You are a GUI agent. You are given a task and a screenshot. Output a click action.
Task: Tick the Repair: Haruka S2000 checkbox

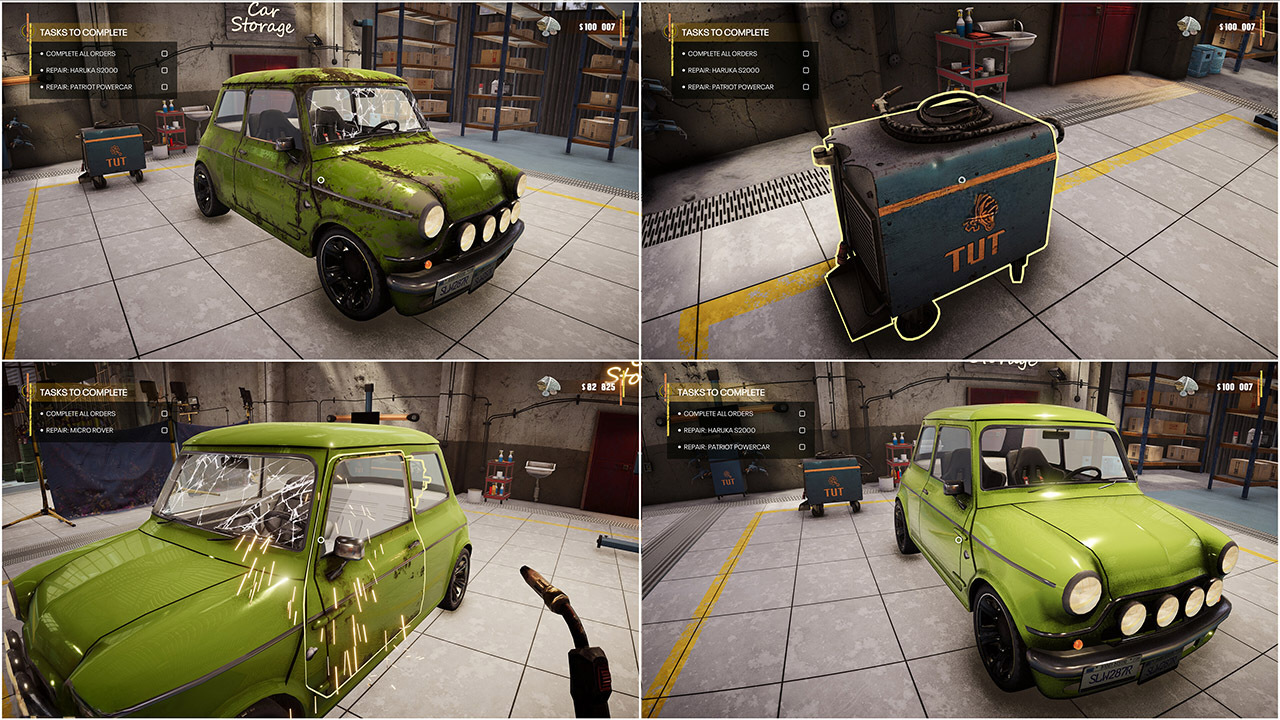164,70
